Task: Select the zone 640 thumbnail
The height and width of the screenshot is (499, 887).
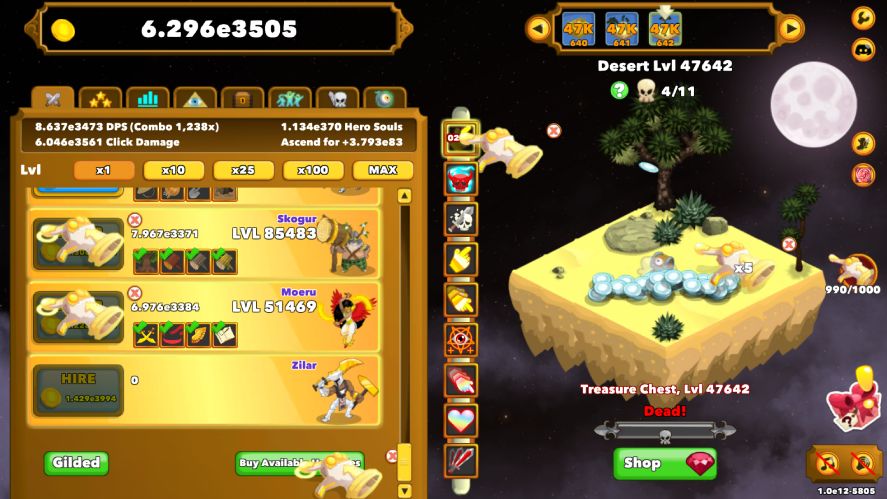Action: point(578,29)
